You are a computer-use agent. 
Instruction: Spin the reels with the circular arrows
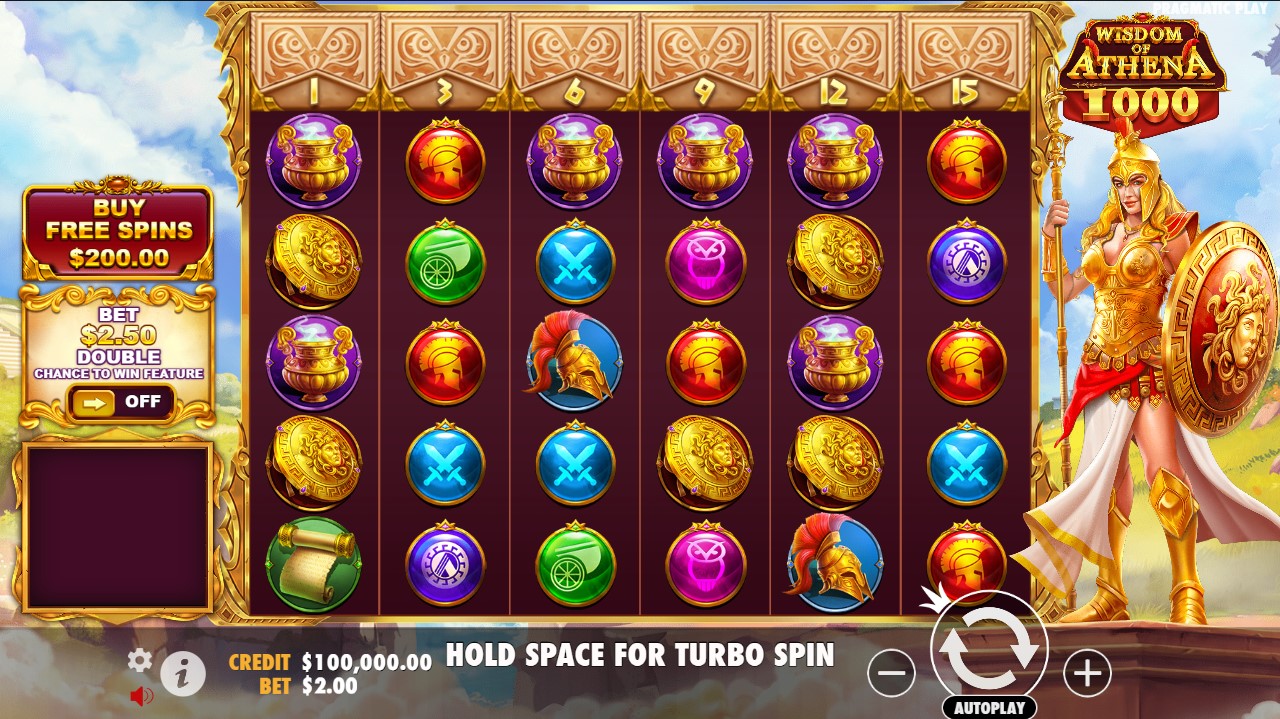click(x=989, y=648)
